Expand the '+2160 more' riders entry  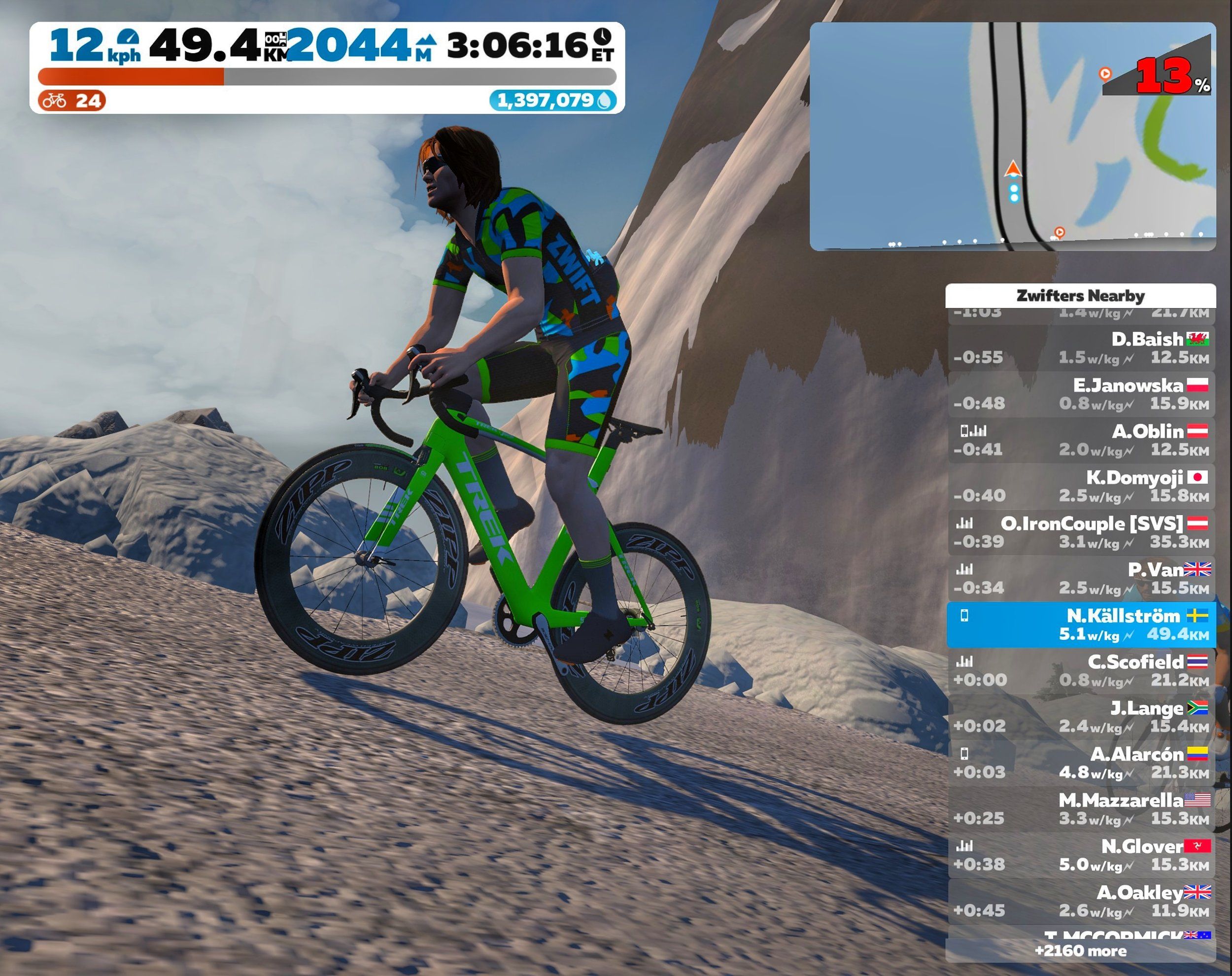pos(1081,951)
